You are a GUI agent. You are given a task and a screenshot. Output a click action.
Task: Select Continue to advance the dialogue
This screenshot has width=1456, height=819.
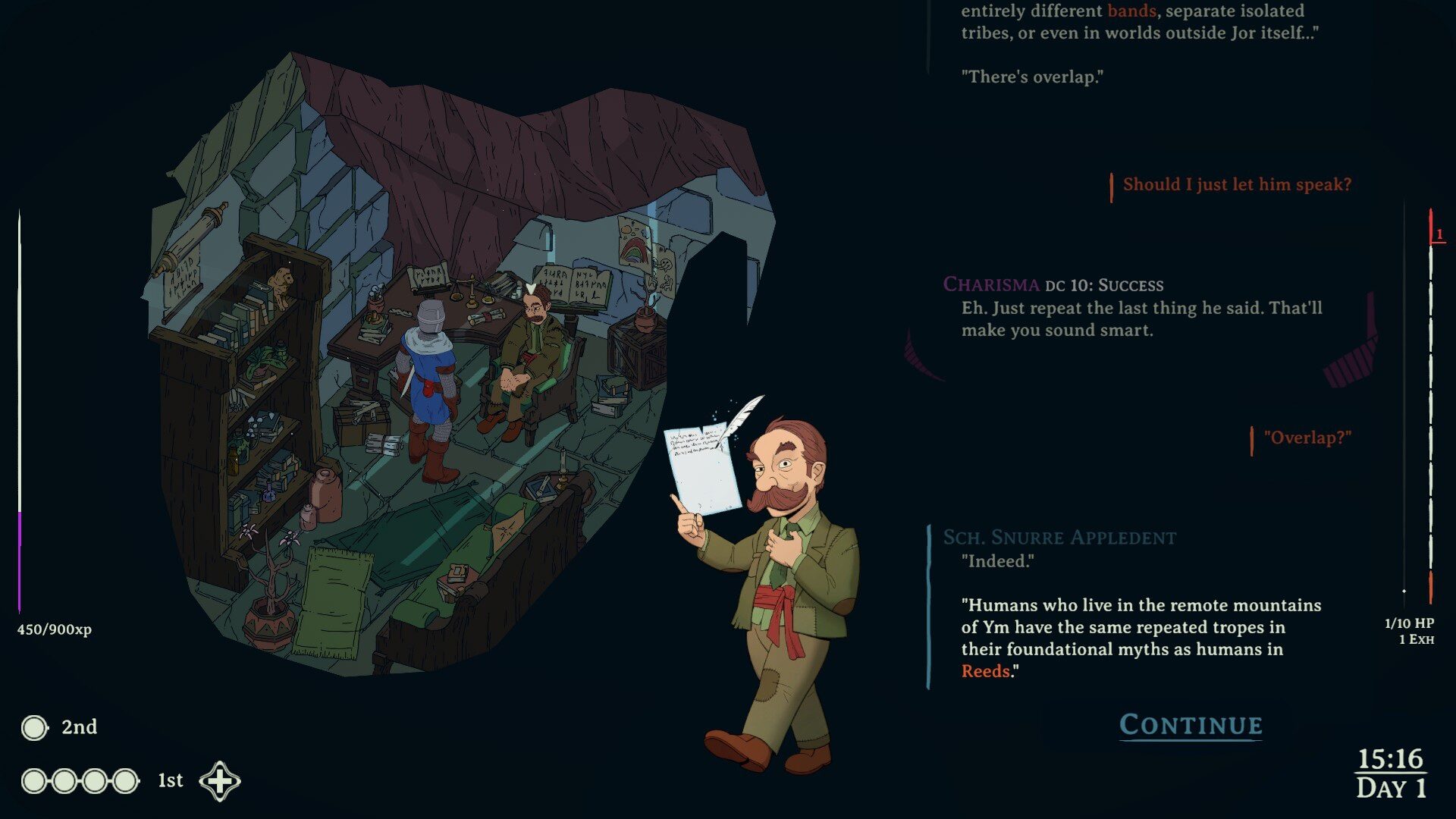click(x=1190, y=724)
